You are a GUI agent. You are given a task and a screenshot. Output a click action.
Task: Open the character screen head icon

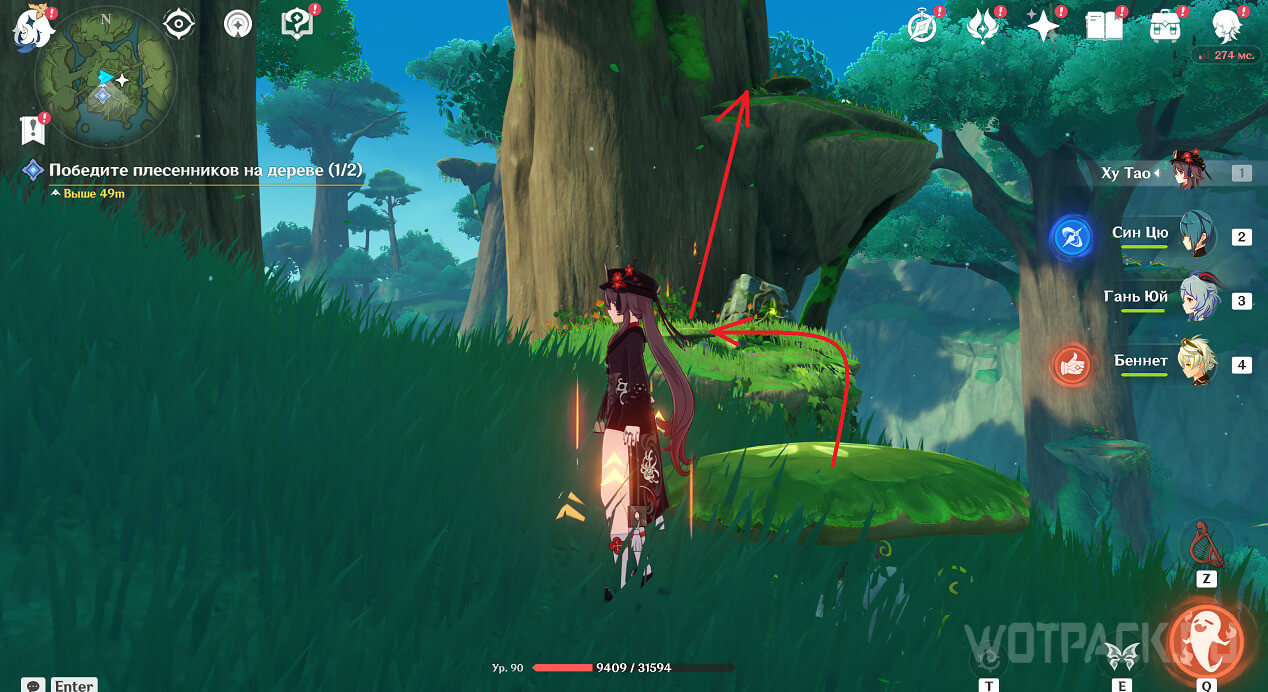click(1227, 26)
